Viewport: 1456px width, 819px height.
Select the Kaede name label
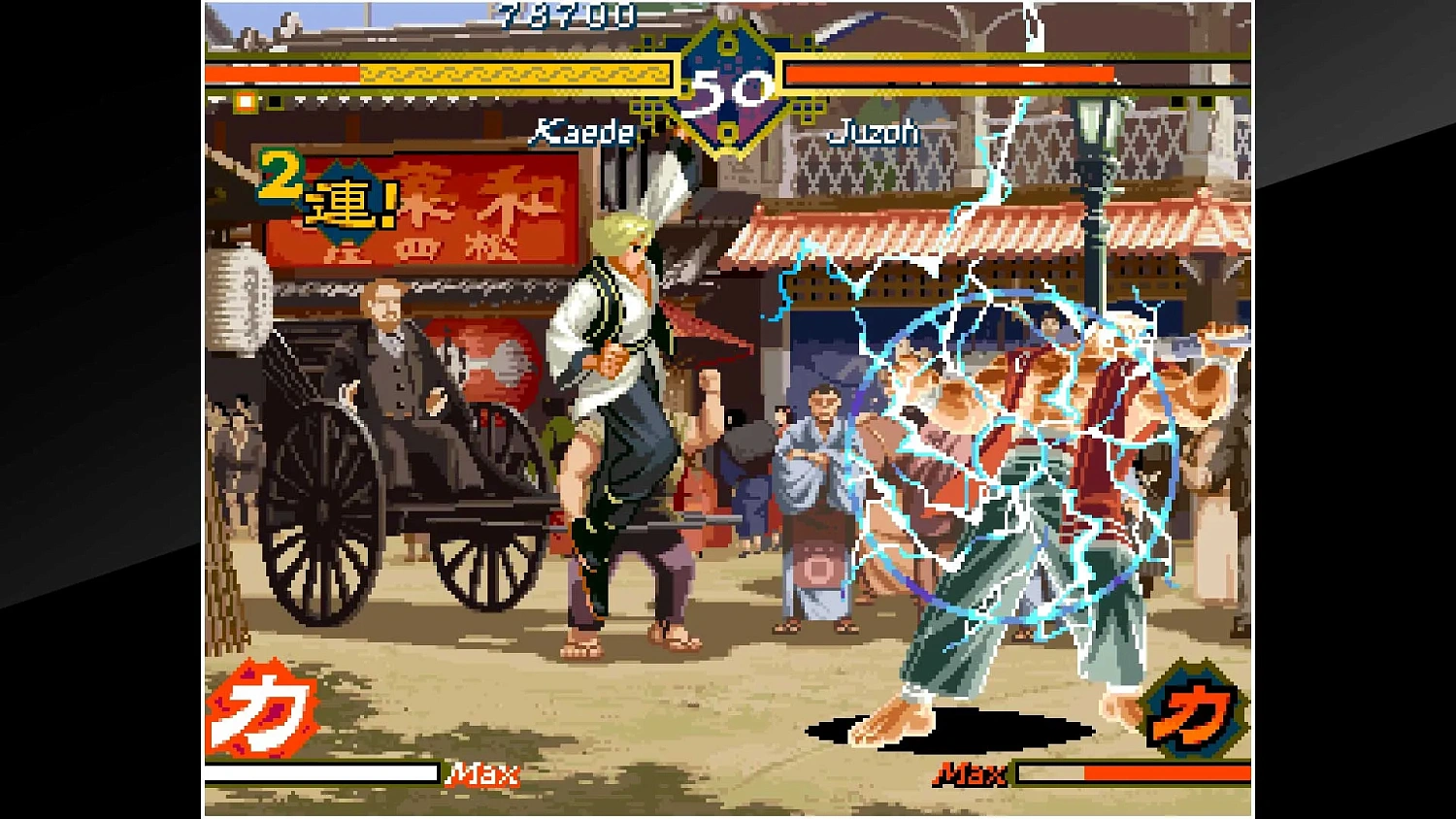[585, 133]
